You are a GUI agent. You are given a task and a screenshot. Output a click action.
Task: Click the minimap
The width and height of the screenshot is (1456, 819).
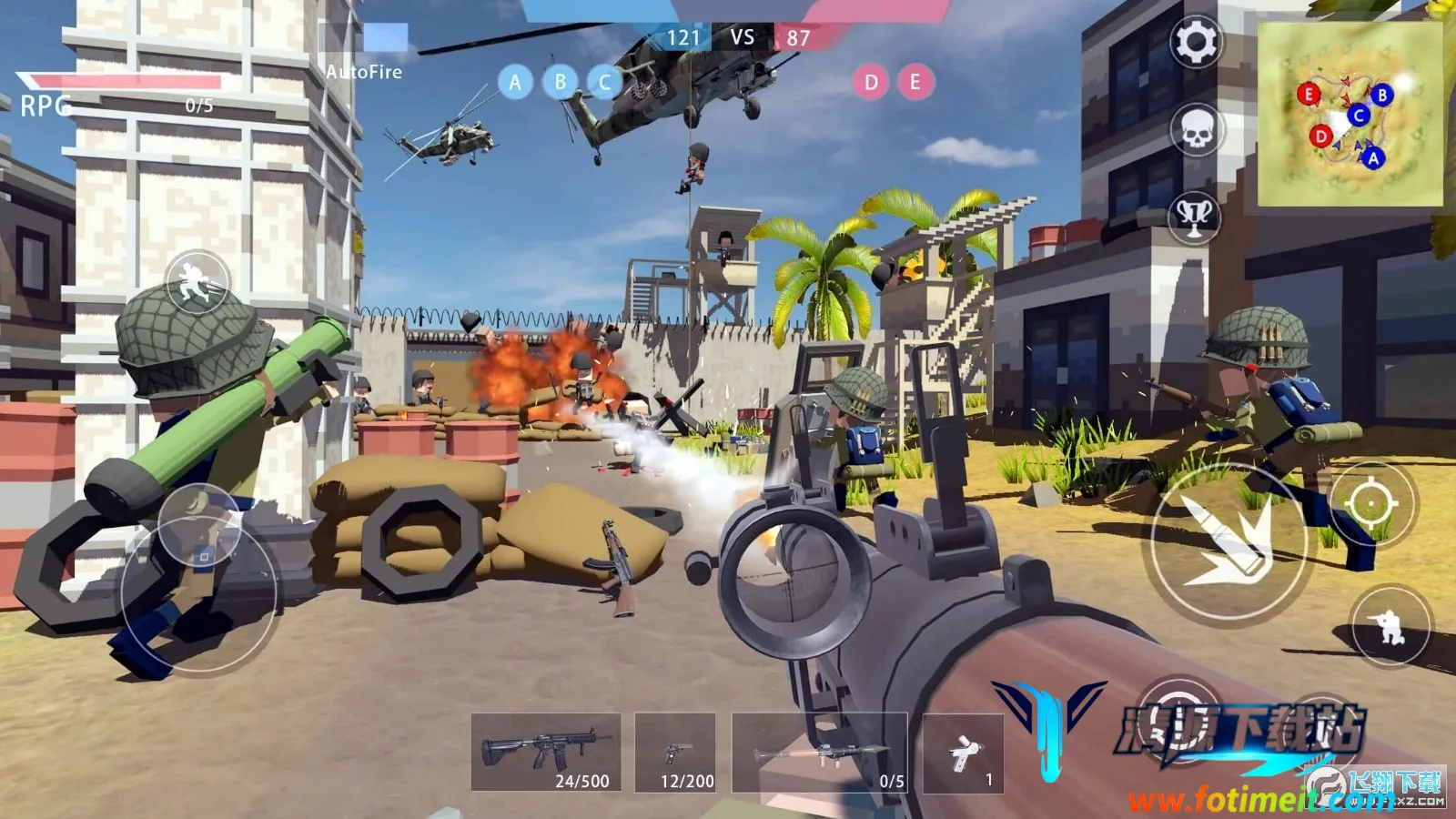1350,115
